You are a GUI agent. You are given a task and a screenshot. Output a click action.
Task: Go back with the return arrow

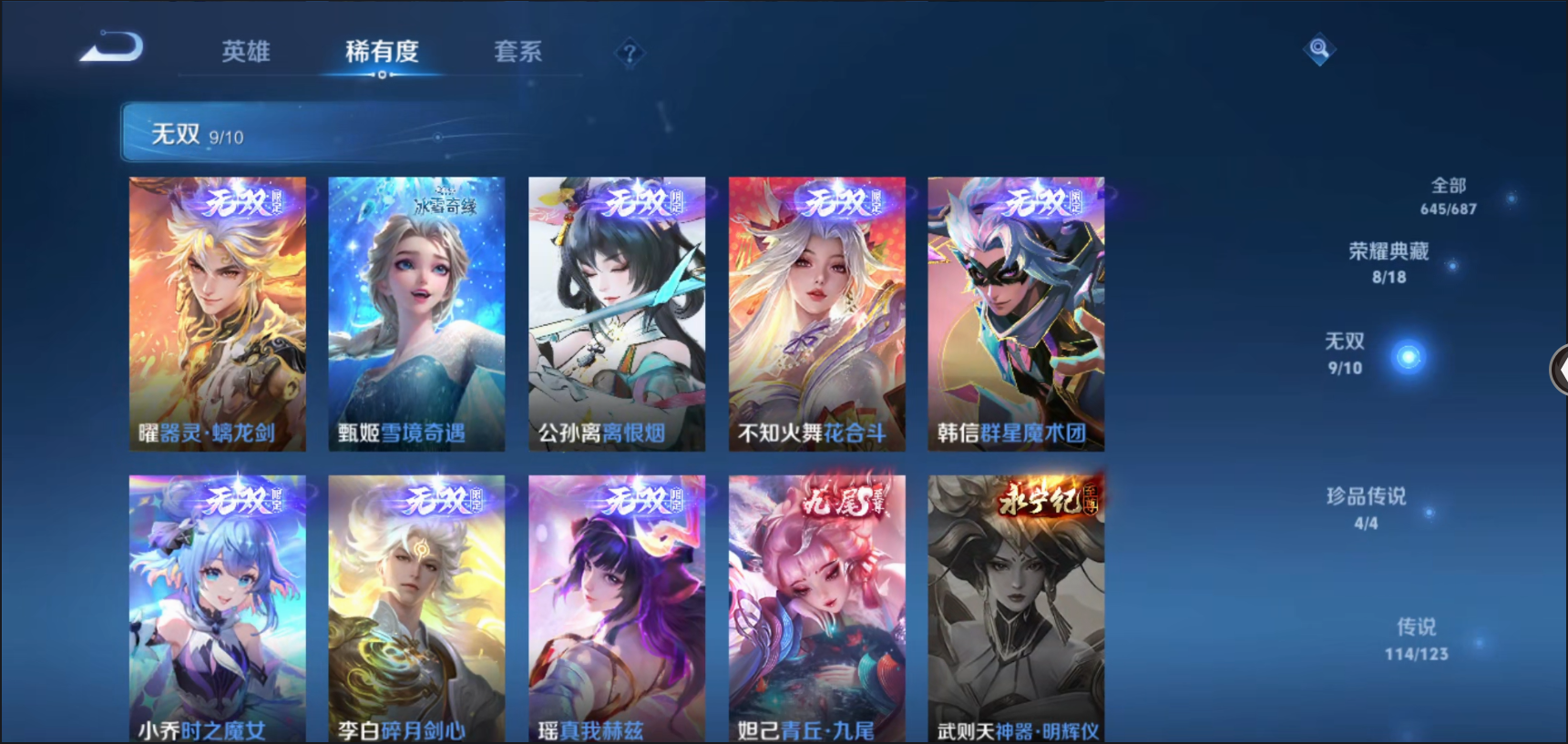(x=112, y=47)
